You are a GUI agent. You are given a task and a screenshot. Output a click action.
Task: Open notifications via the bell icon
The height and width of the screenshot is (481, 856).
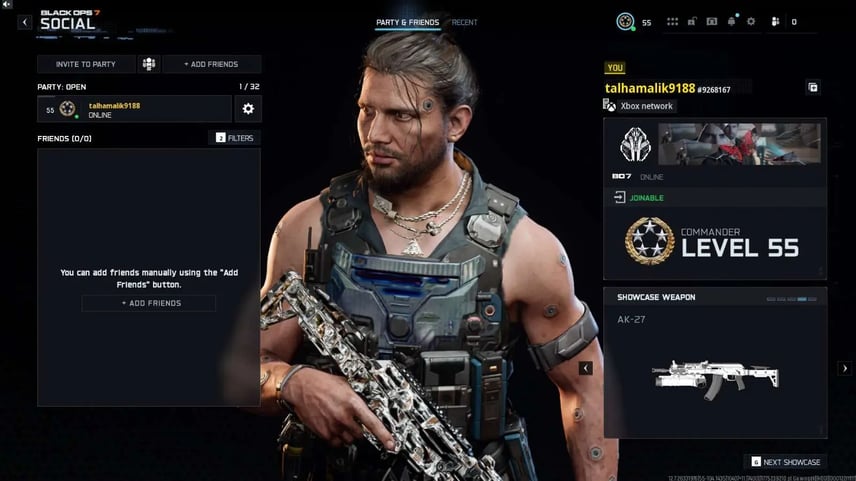[x=732, y=22]
